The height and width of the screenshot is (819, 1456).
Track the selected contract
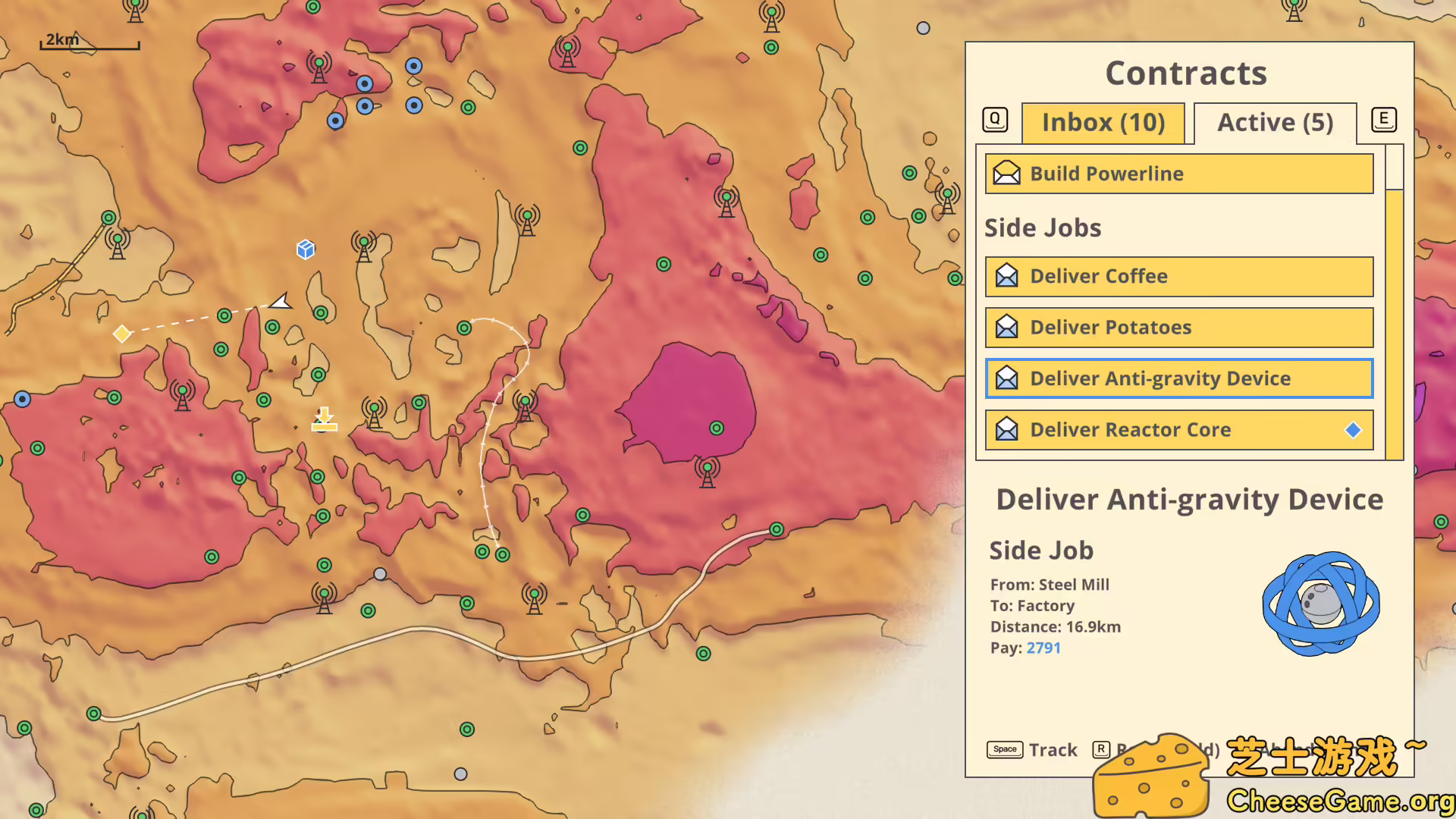click(x=1032, y=750)
